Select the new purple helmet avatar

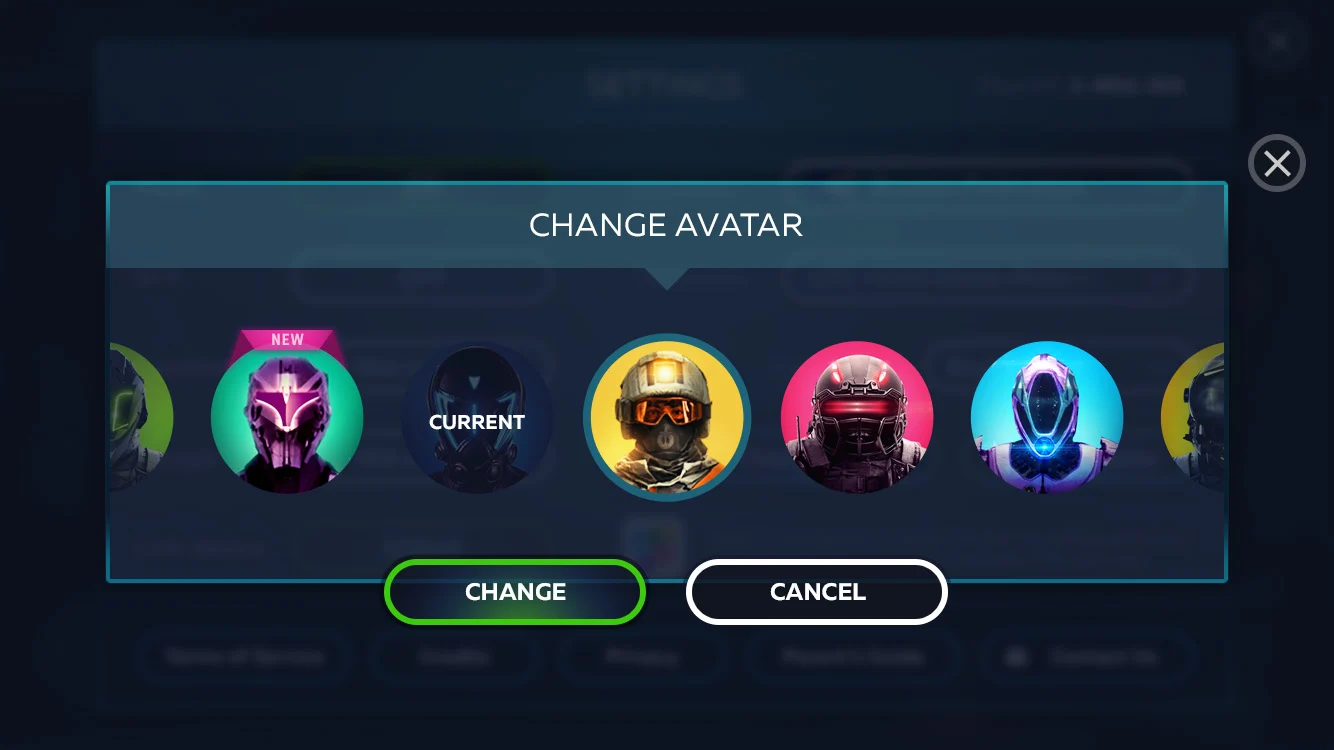point(287,418)
